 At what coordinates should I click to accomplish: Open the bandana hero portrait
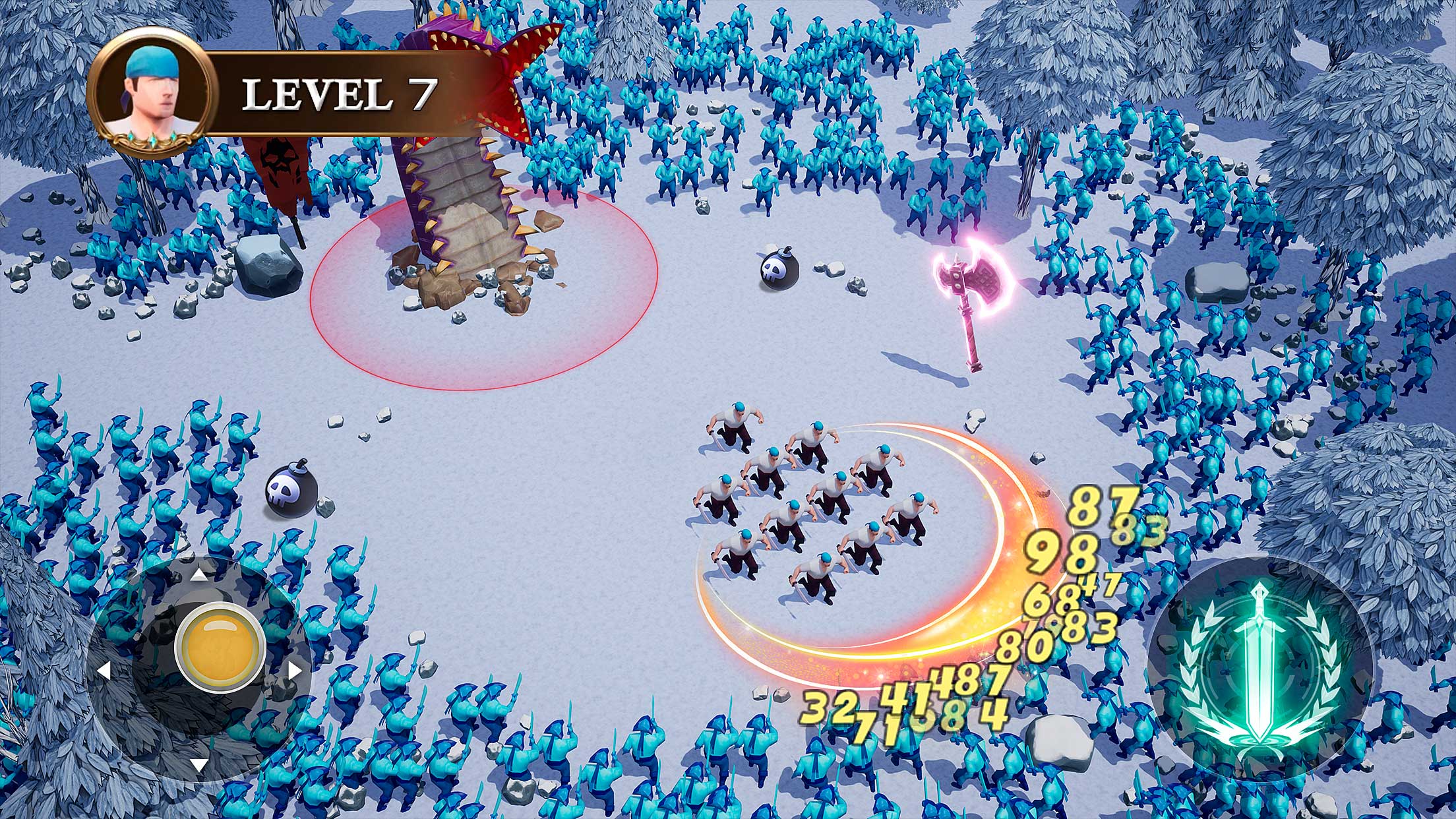point(151,93)
